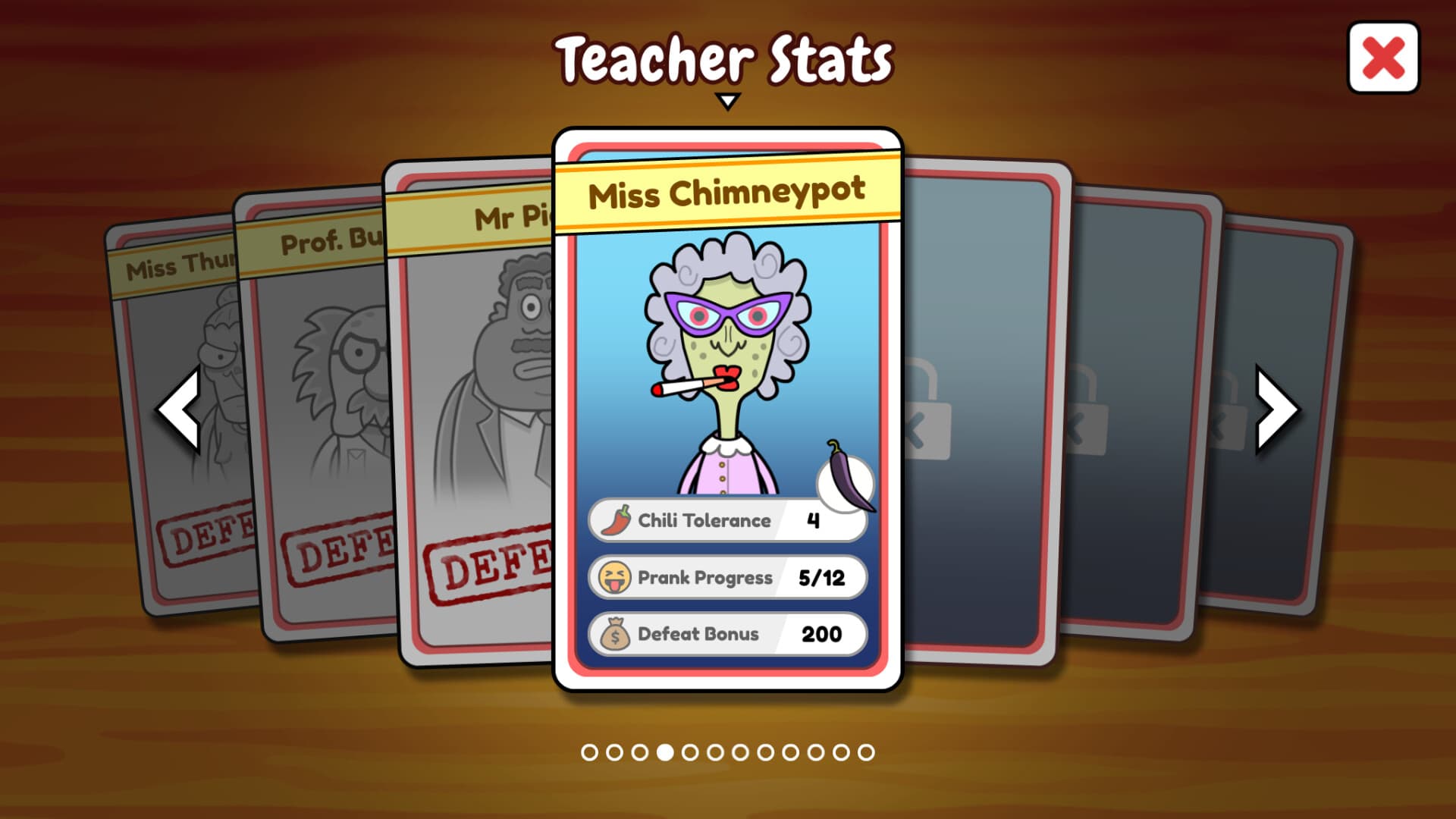Screen dimensions: 1456x819
Task: Click the tongue-out emoji on Prank Progress row
Action: click(617, 576)
